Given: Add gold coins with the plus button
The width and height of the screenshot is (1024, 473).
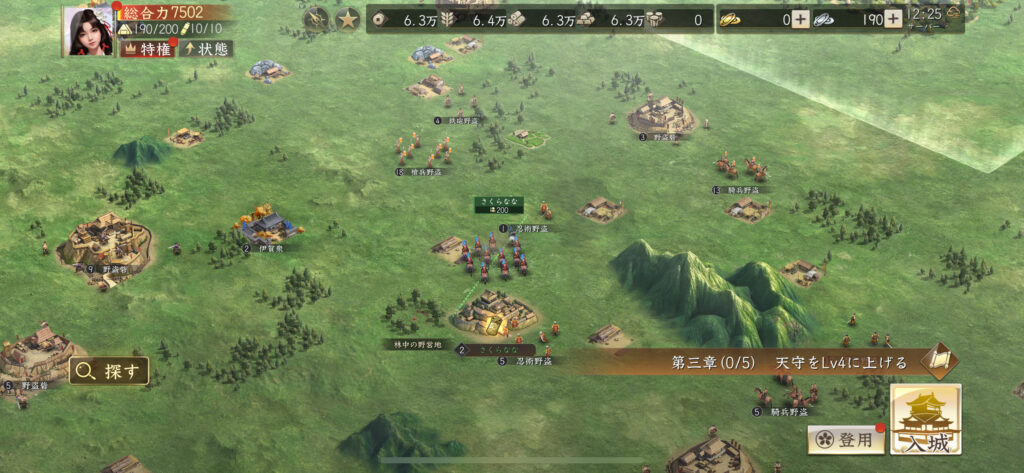Looking at the screenshot, I should 800,19.
